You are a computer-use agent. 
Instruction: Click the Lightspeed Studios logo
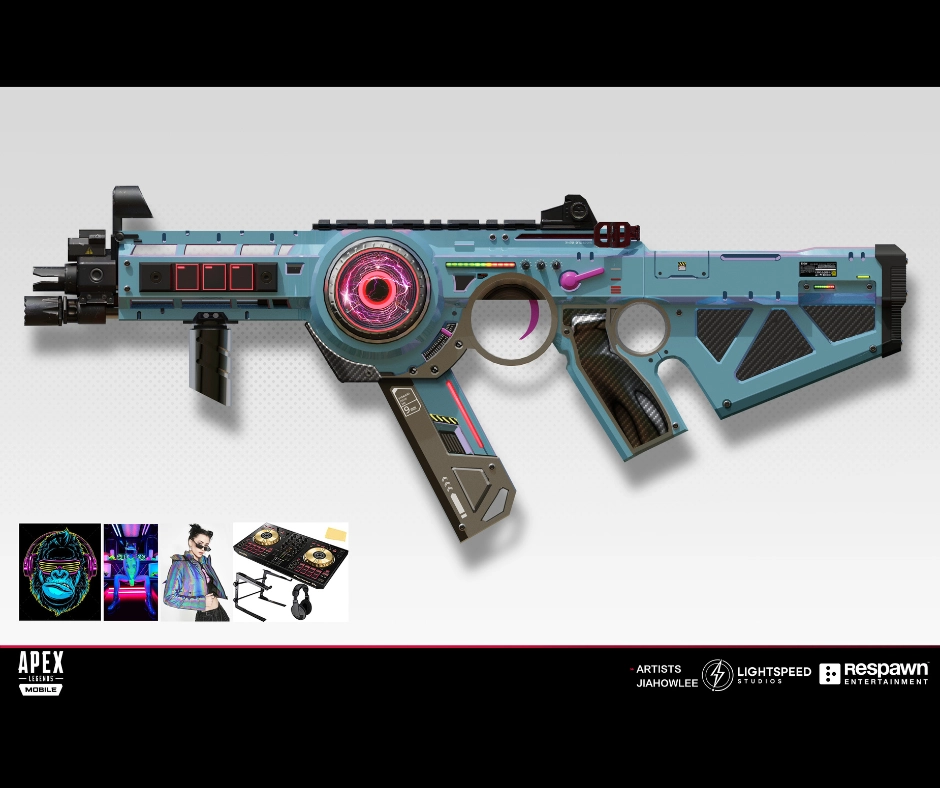(756, 675)
